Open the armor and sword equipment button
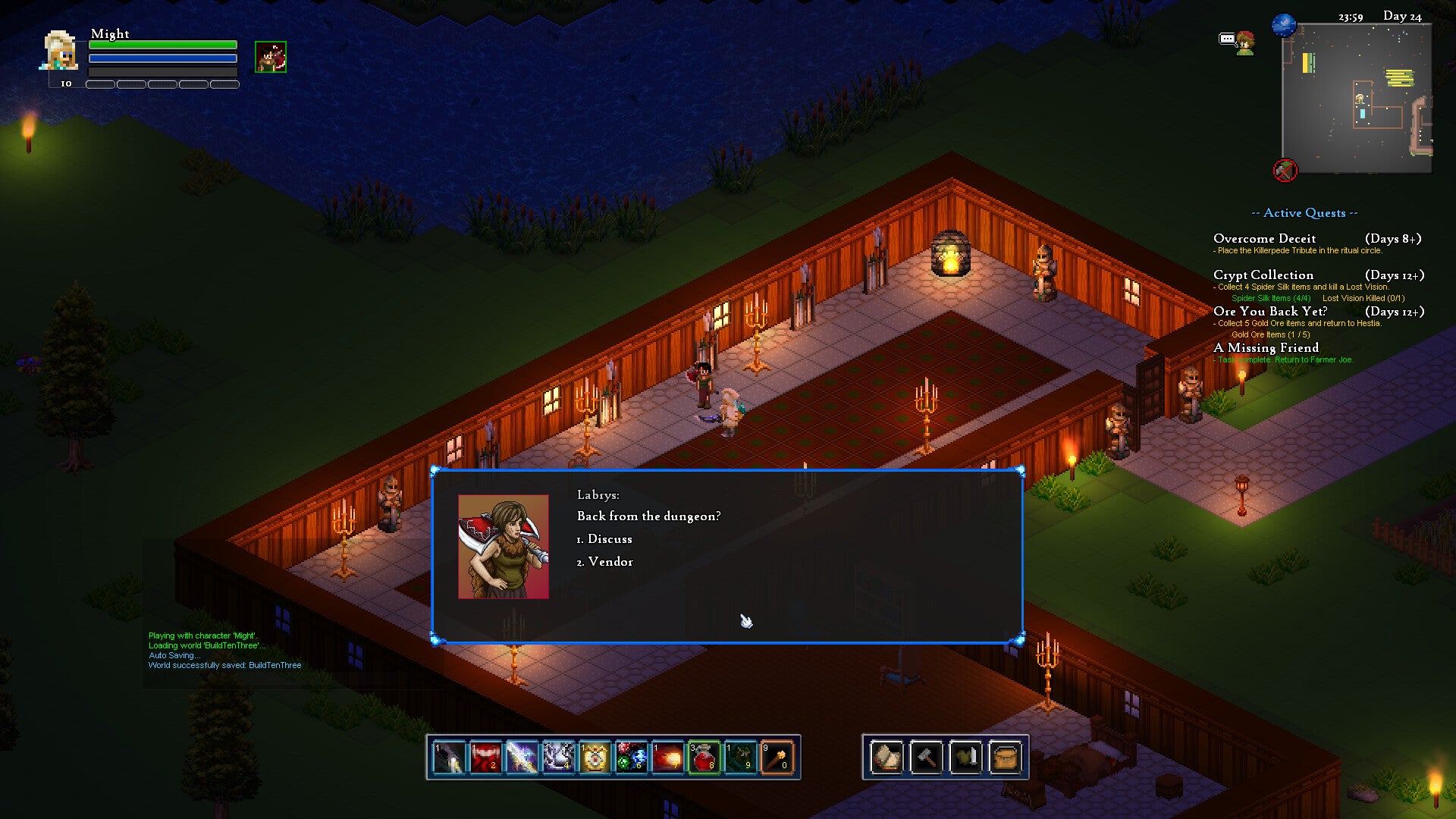The width and height of the screenshot is (1456, 819). 965,757
